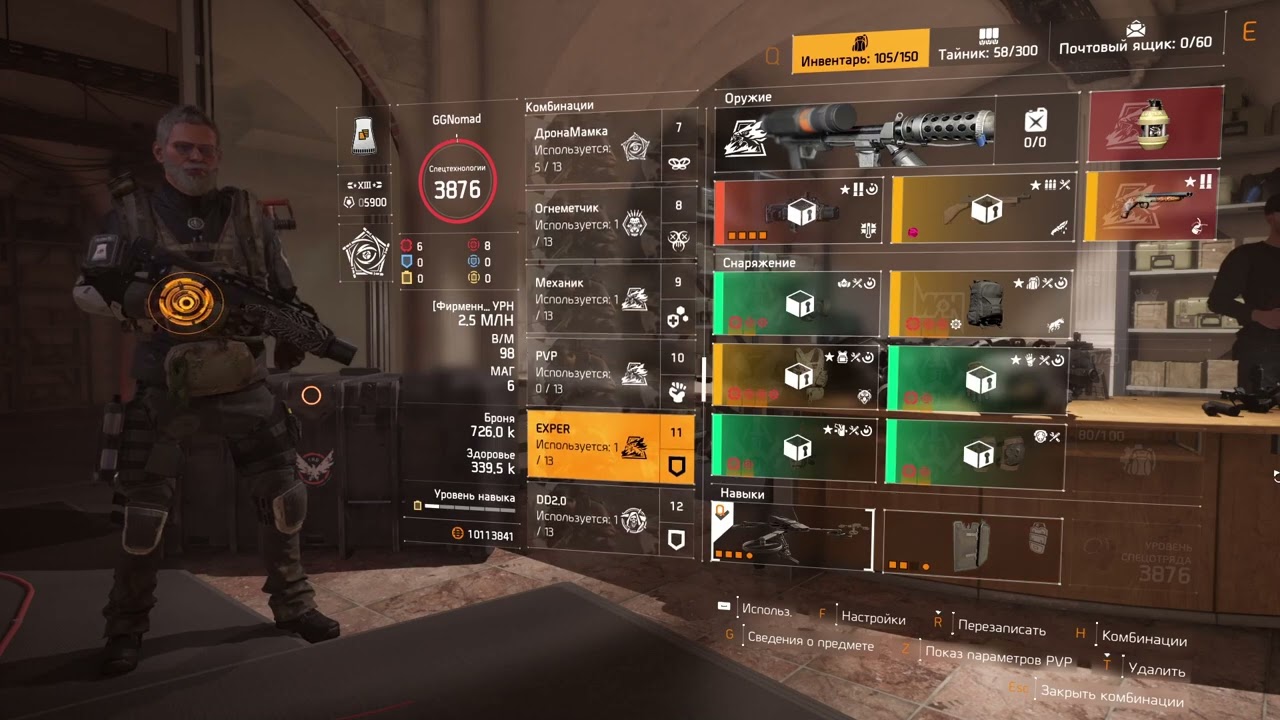This screenshot has width=1280, height=720.
Task: Click Закрыть комбинации to close loadouts
Action: (1111, 696)
